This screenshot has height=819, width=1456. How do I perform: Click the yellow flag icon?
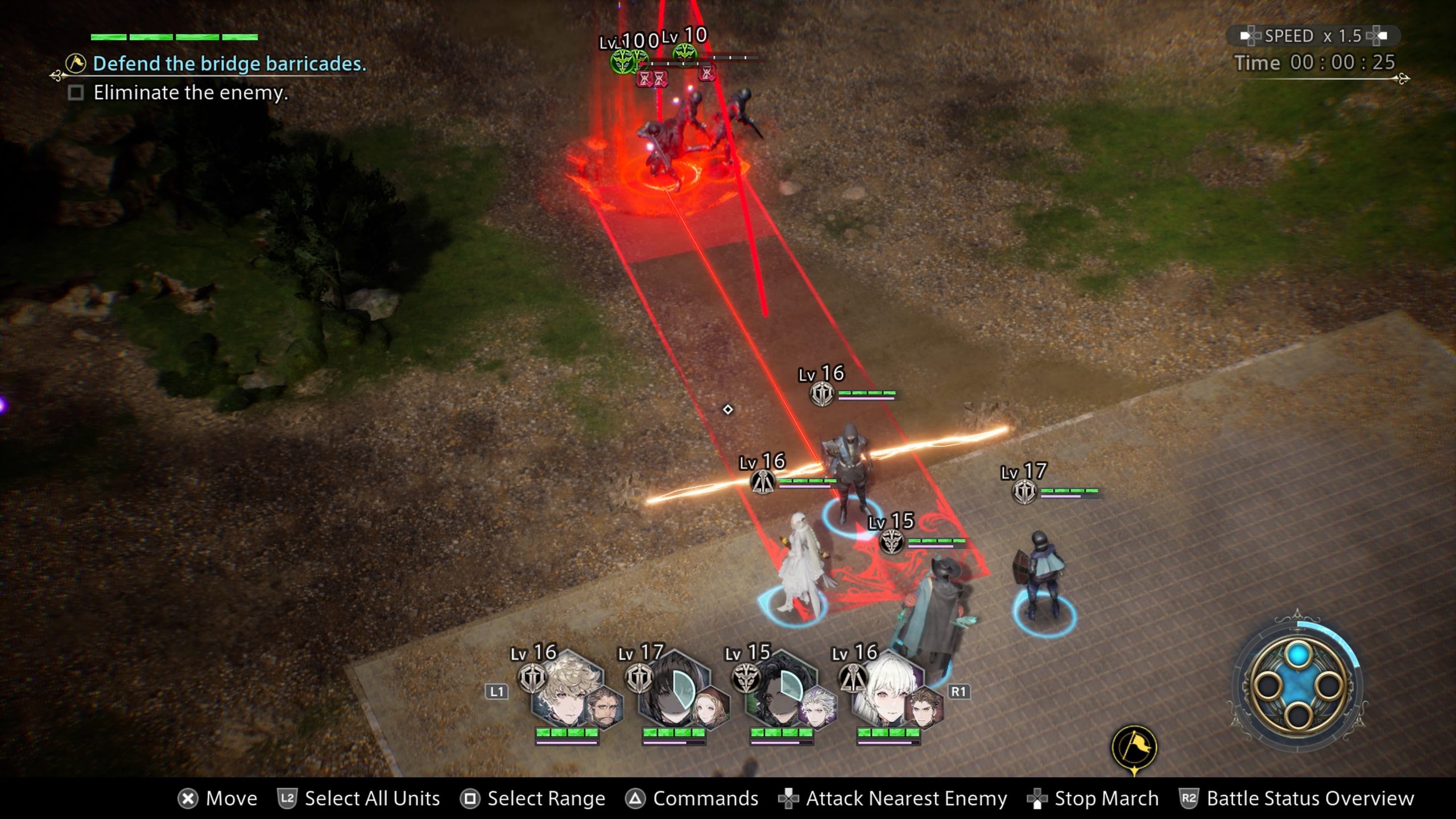click(x=1134, y=747)
